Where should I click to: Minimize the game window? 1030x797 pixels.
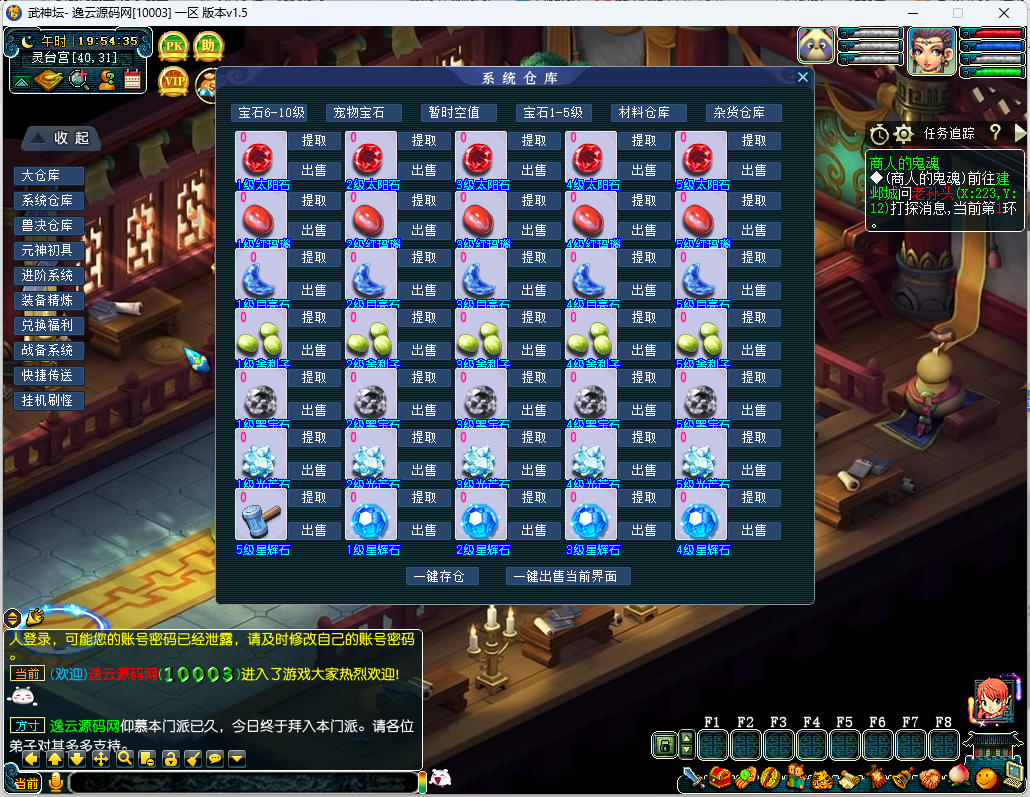coord(912,13)
